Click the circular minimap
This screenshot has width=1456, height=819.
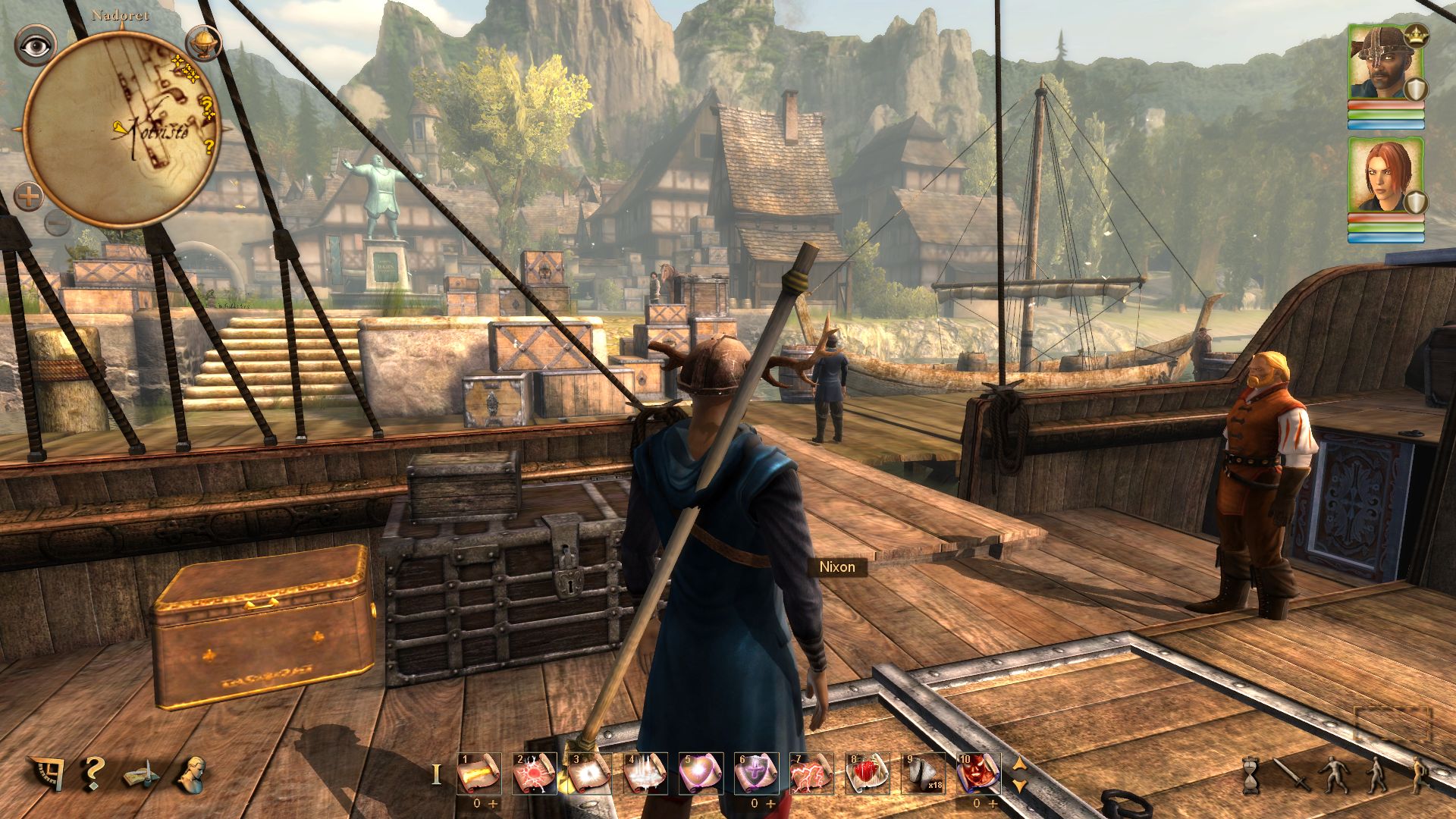click(122, 130)
